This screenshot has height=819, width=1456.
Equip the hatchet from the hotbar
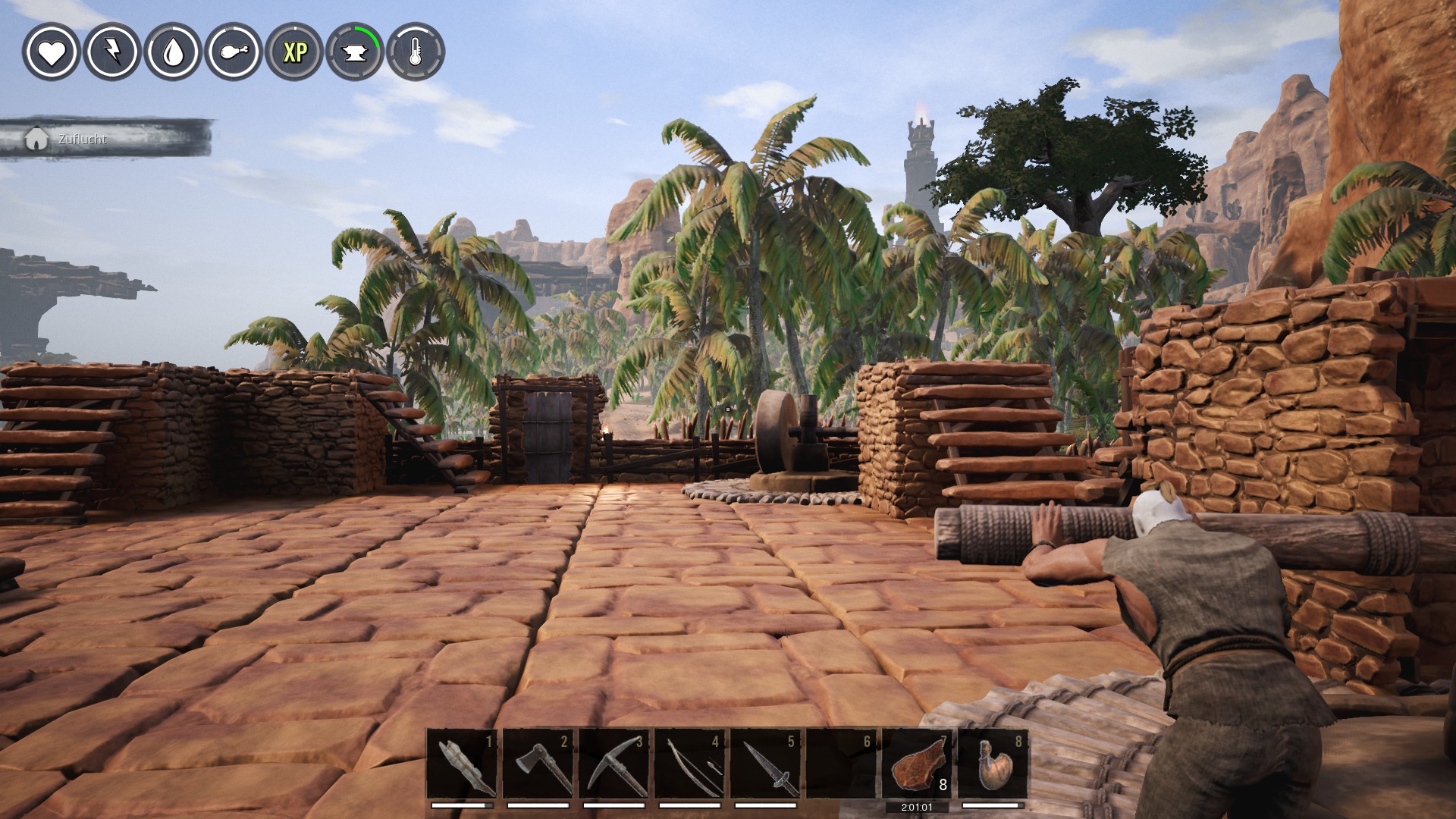(538, 764)
